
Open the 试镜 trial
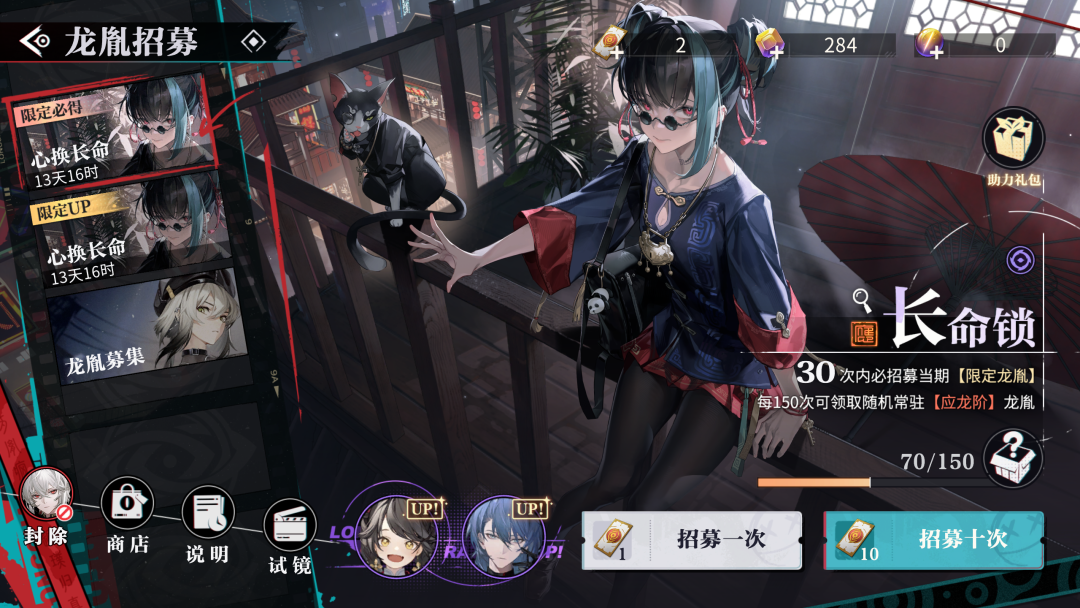[289, 527]
